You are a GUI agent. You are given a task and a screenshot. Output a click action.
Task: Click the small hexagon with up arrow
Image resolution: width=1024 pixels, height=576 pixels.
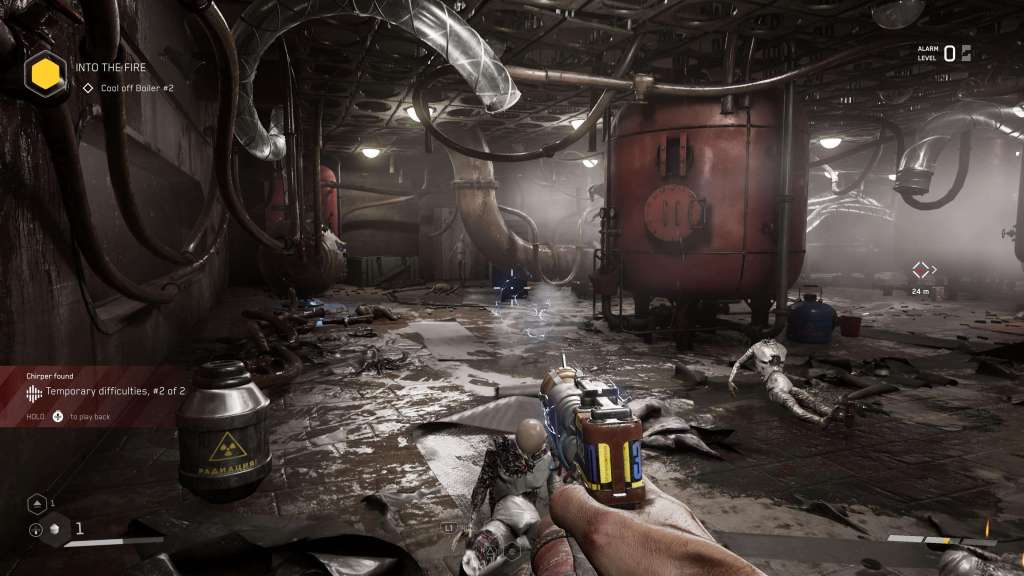click(37, 503)
